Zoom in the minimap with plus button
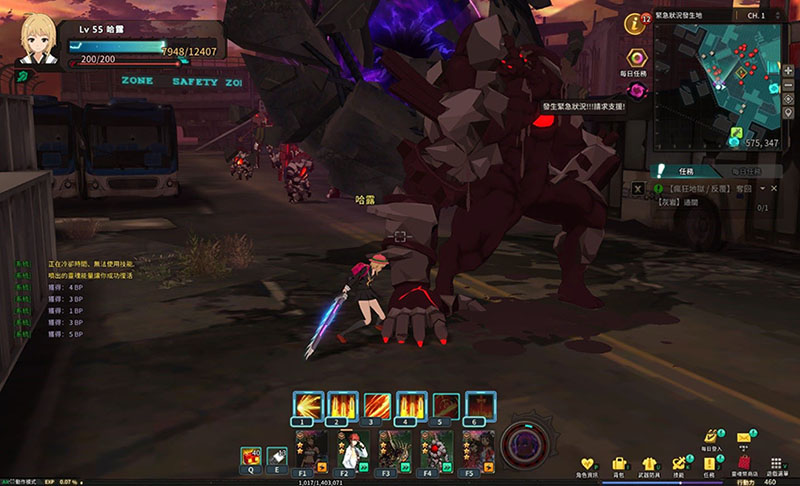The image size is (800, 486). click(x=790, y=69)
